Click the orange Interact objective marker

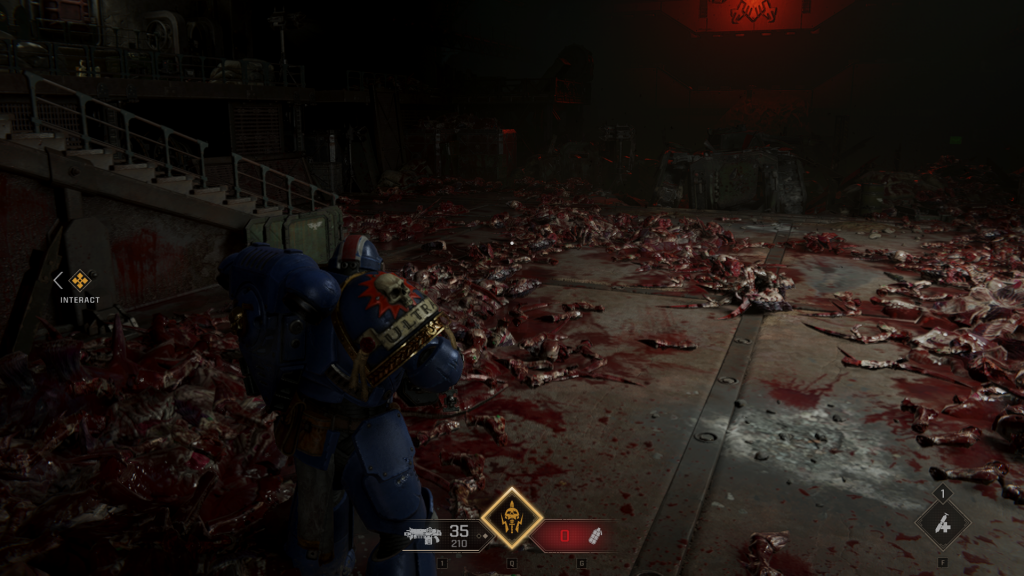pyautogui.click(x=80, y=281)
